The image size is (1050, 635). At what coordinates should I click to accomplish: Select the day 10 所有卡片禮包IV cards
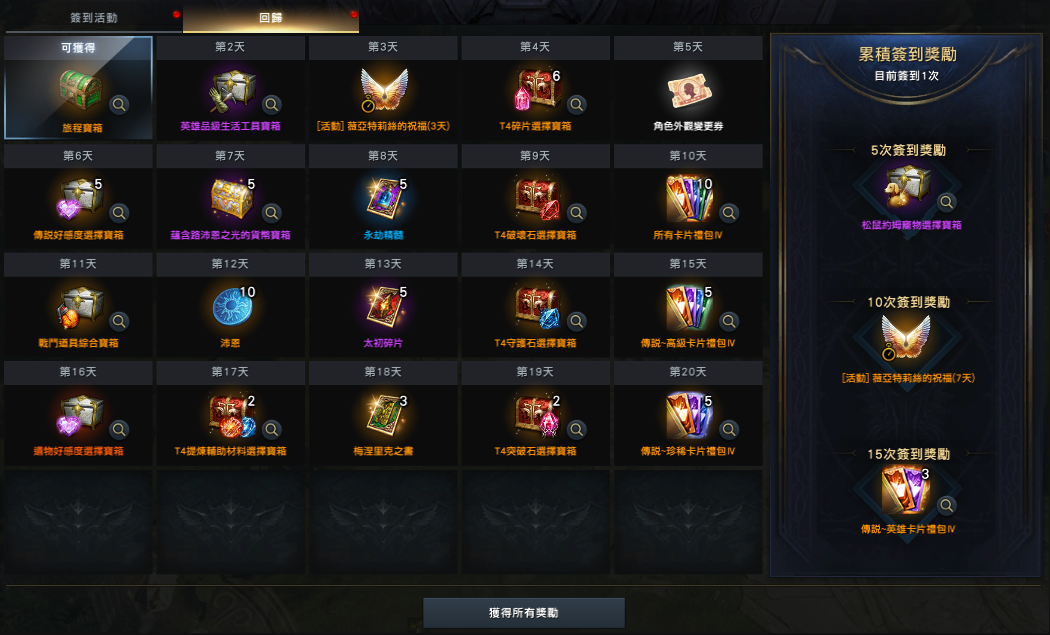tap(689, 198)
